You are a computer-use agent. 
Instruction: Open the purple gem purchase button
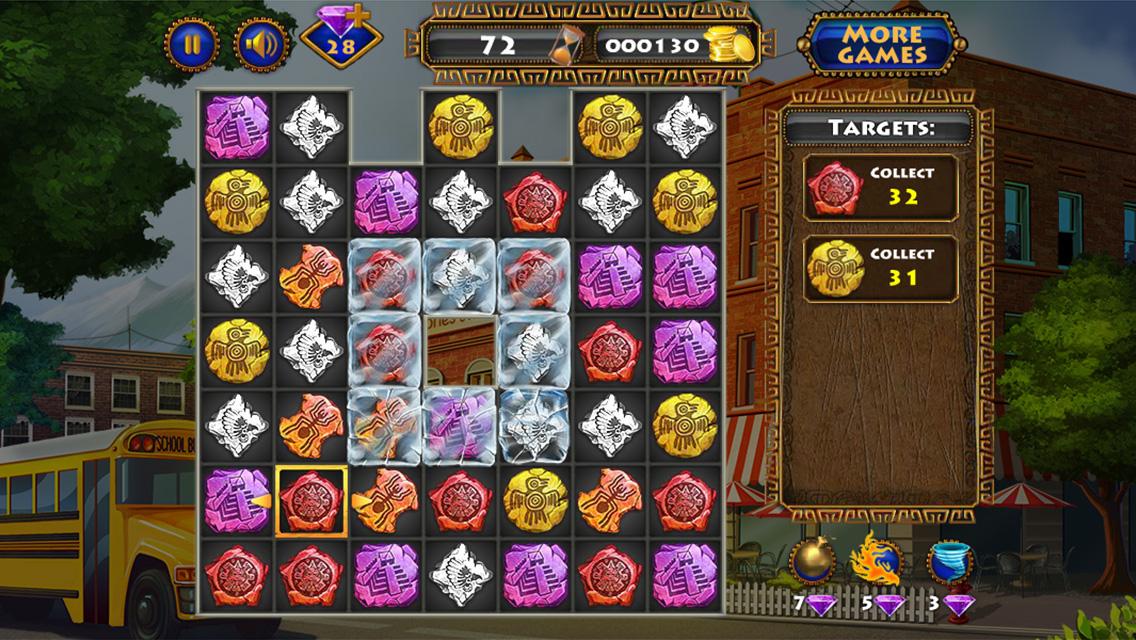pos(341,40)
